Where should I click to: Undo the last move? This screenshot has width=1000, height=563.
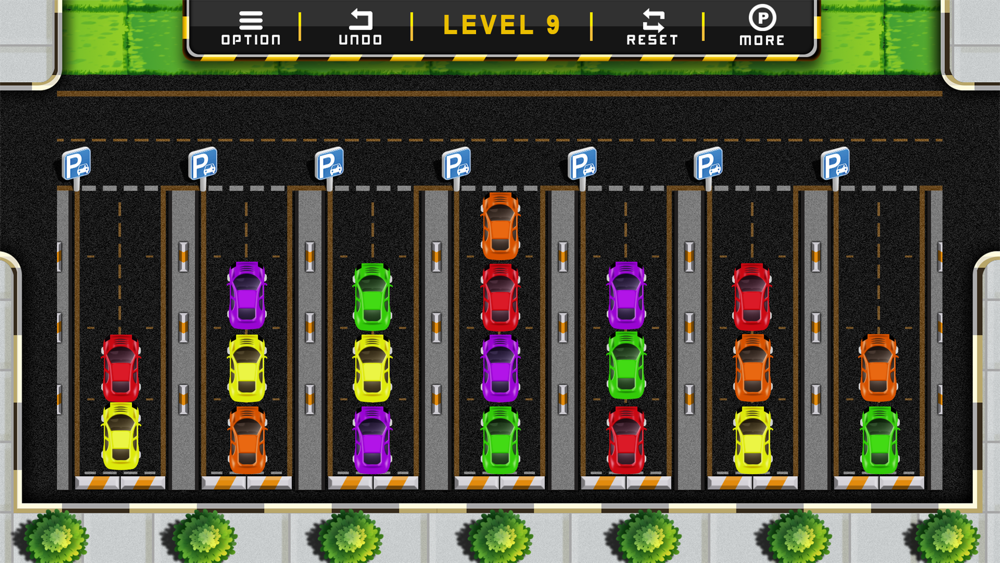[x=360, y=27]
